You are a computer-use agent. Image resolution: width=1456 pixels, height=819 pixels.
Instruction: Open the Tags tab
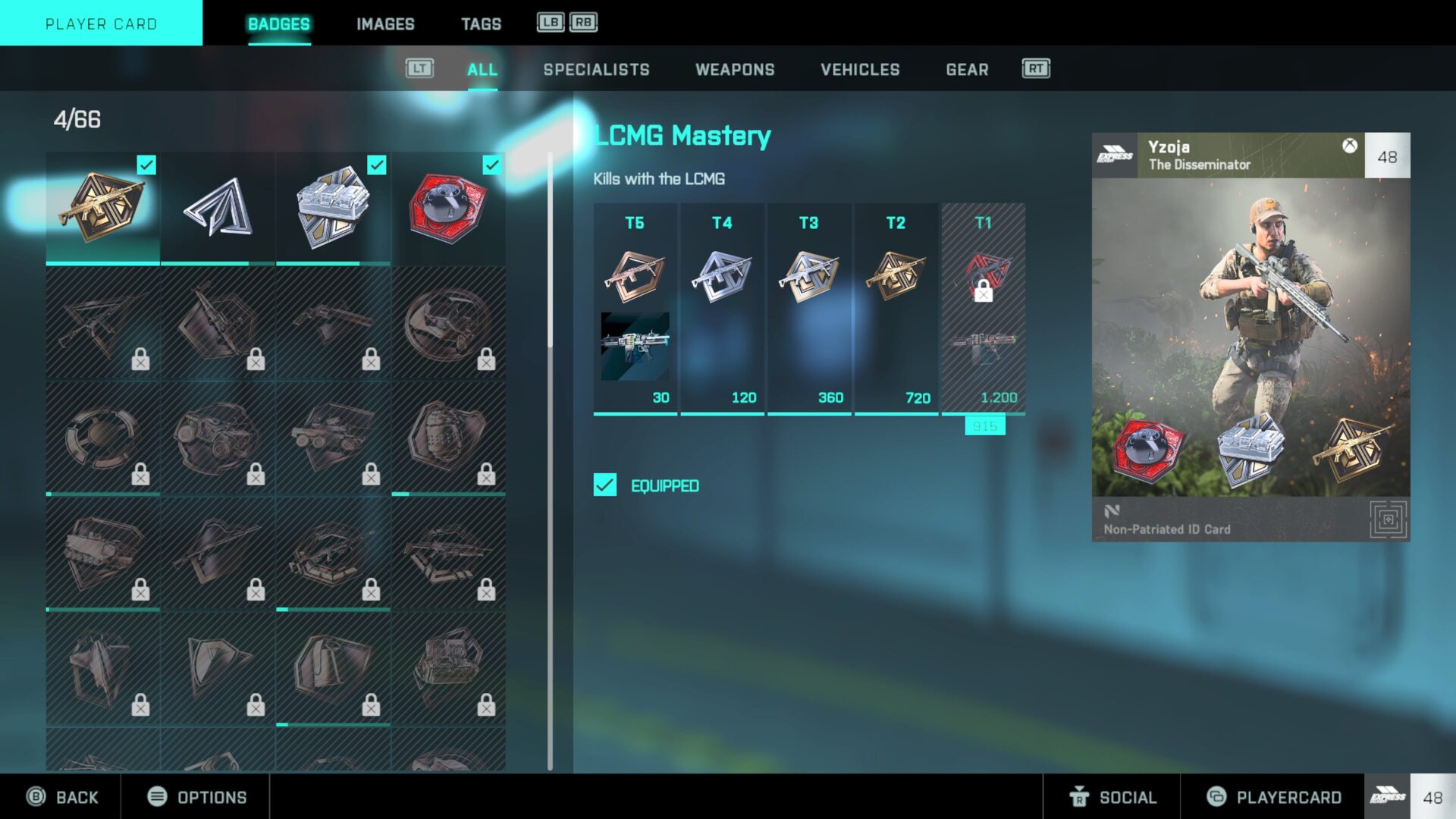(481, 24)
